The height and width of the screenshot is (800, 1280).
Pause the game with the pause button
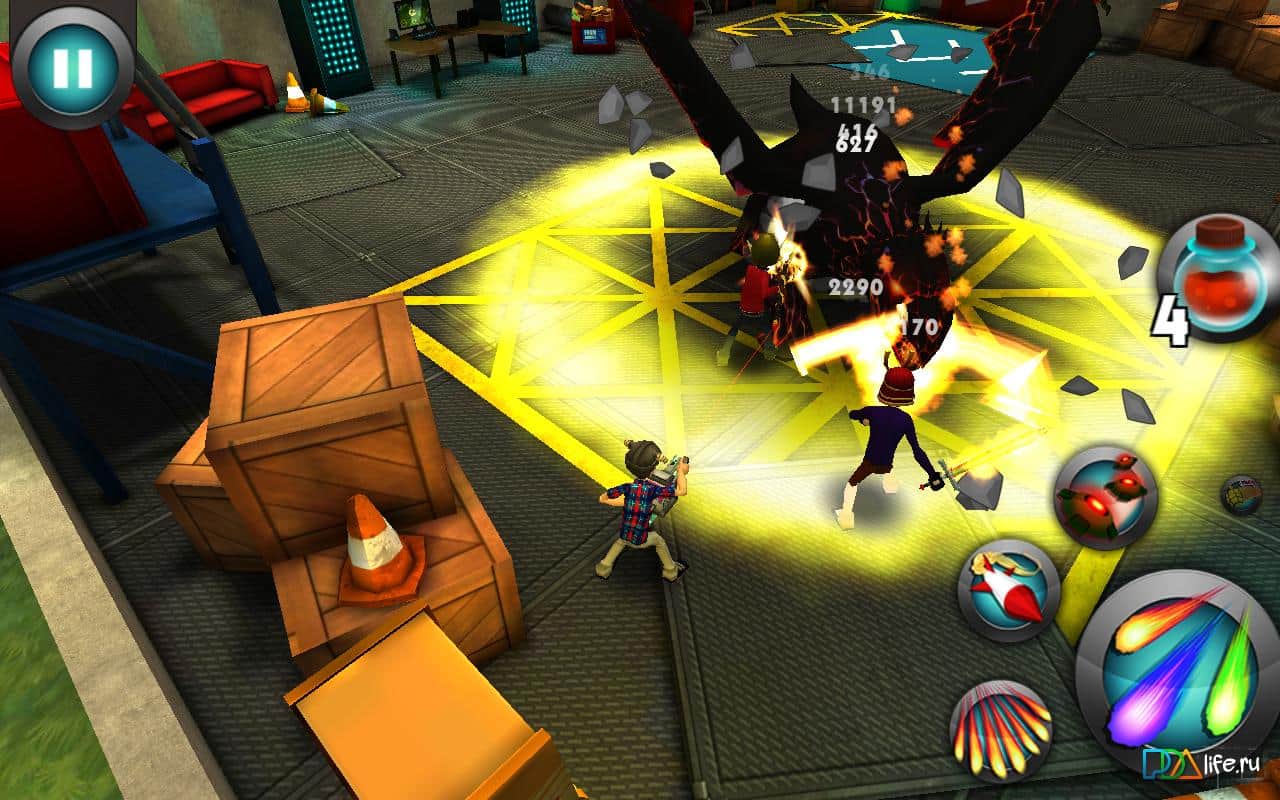click(72, 66)
